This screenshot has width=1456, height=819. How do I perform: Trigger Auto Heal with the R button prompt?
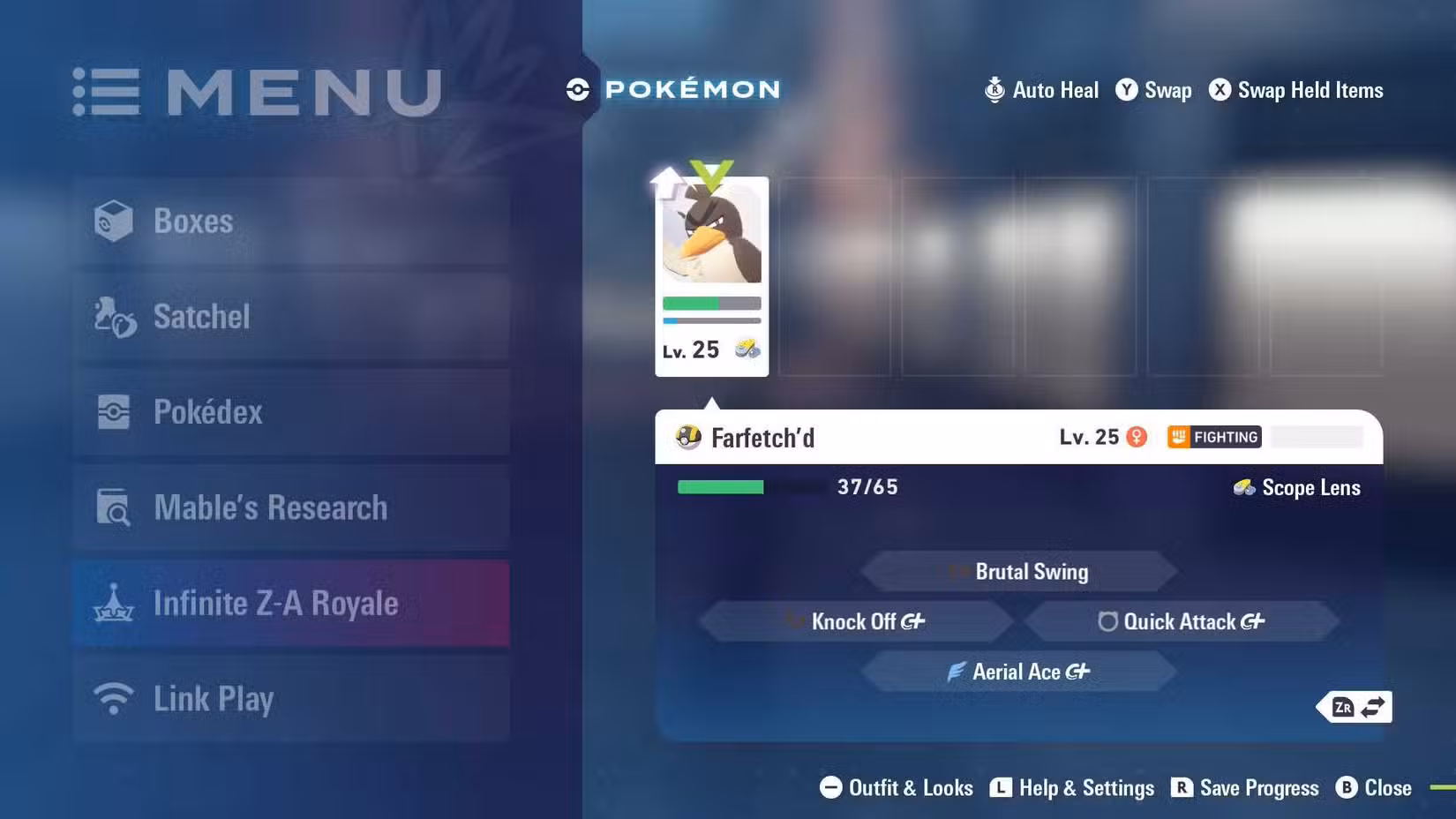(994, 90)
